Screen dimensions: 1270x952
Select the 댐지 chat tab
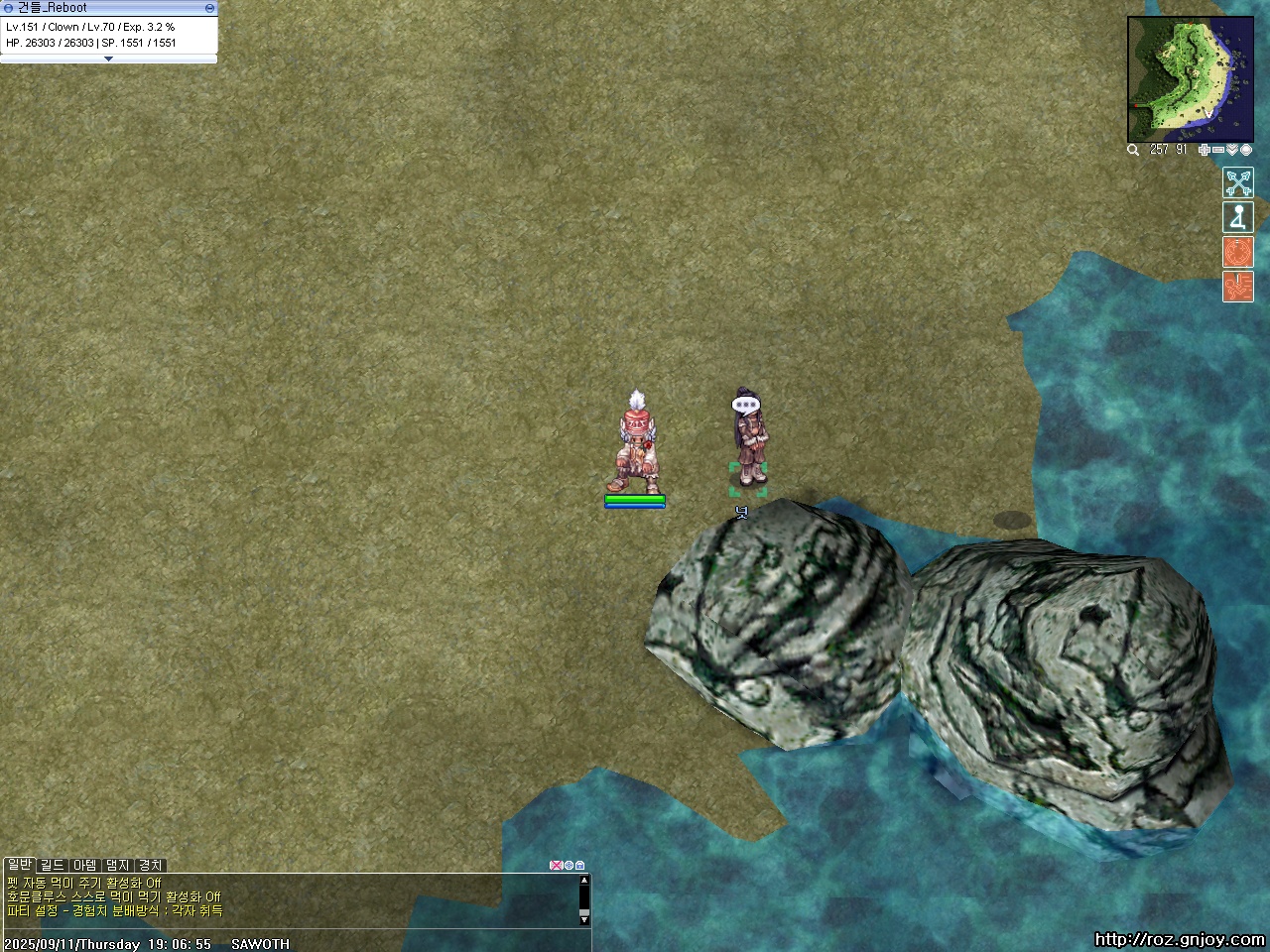click(117, 865)
